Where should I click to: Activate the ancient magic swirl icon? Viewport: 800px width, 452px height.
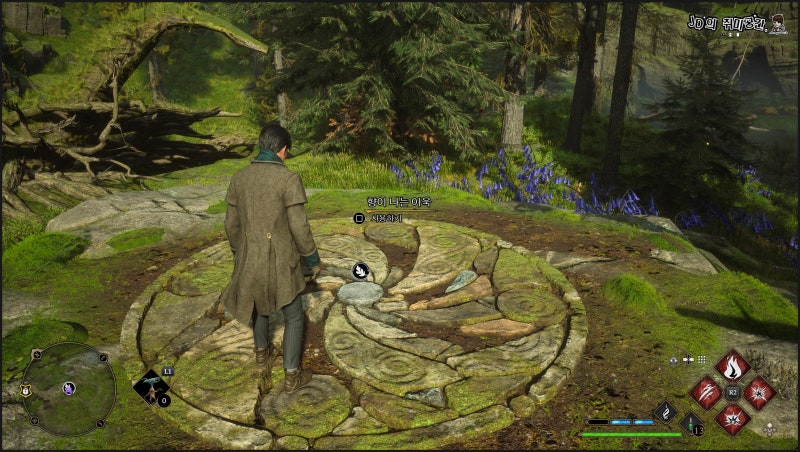pos(666,410)
